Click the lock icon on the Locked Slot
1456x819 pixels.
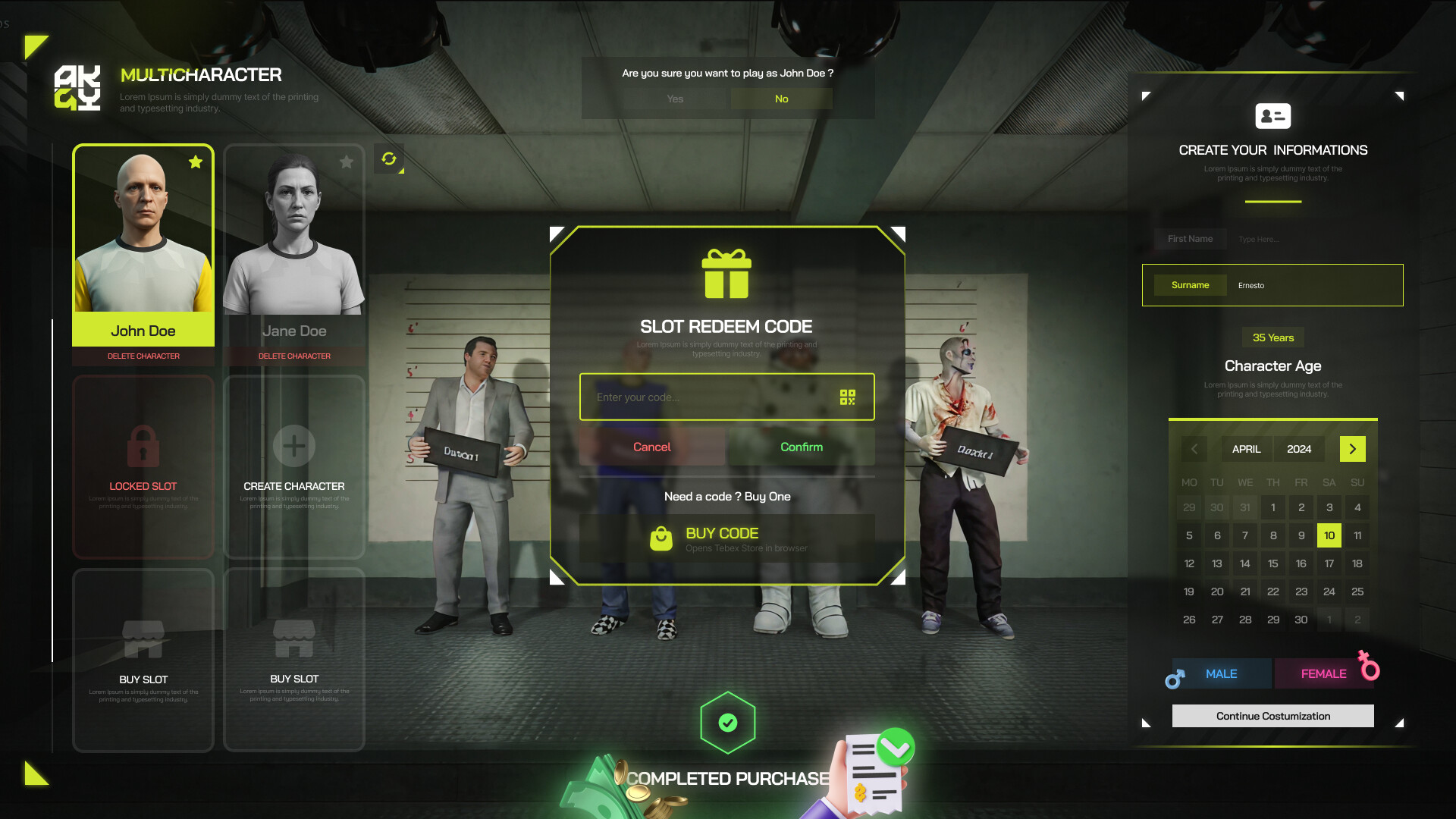pyautogui.click(x=143, y=446)
